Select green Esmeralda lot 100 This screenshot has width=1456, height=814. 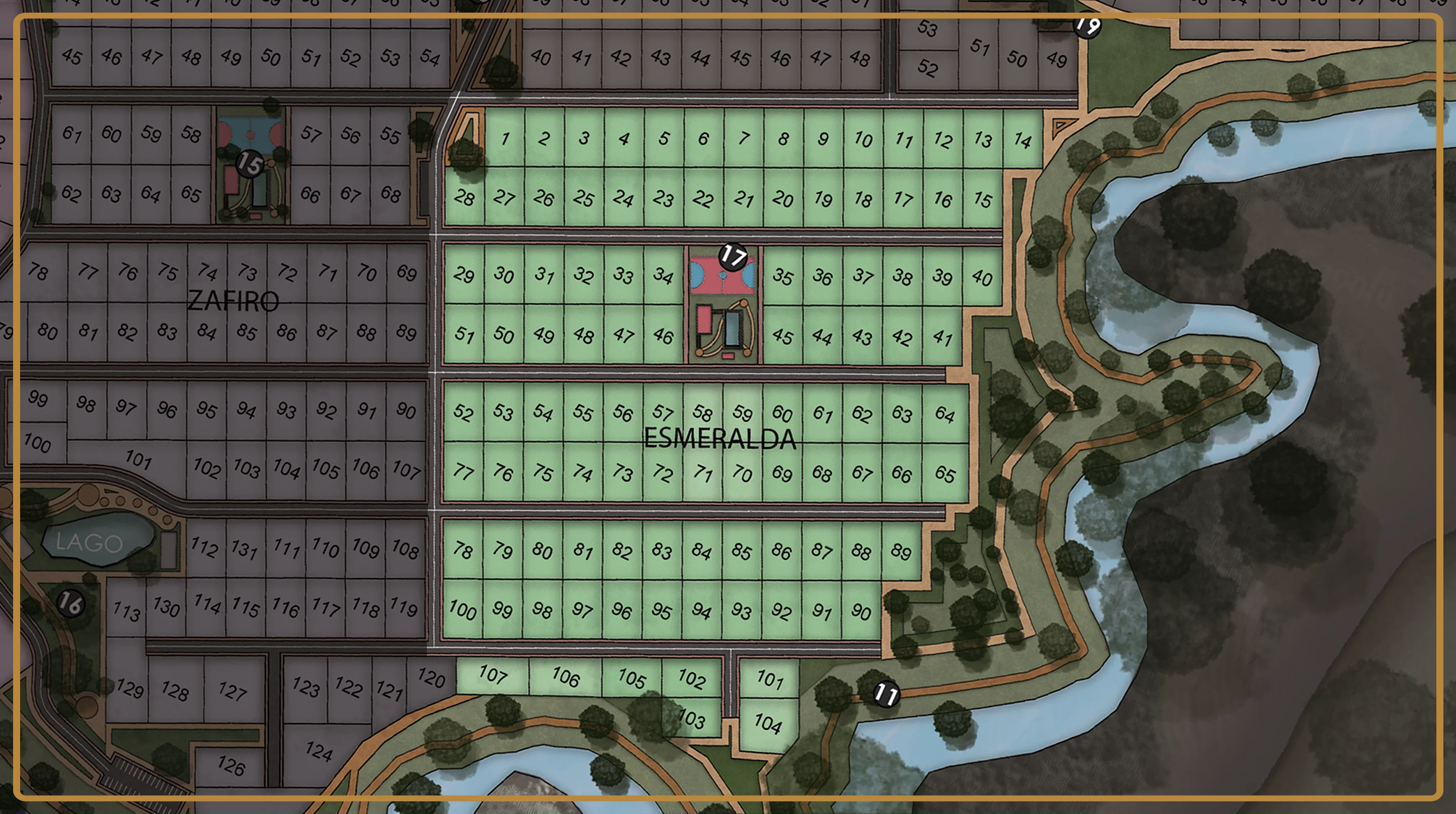tap(462, 610)
